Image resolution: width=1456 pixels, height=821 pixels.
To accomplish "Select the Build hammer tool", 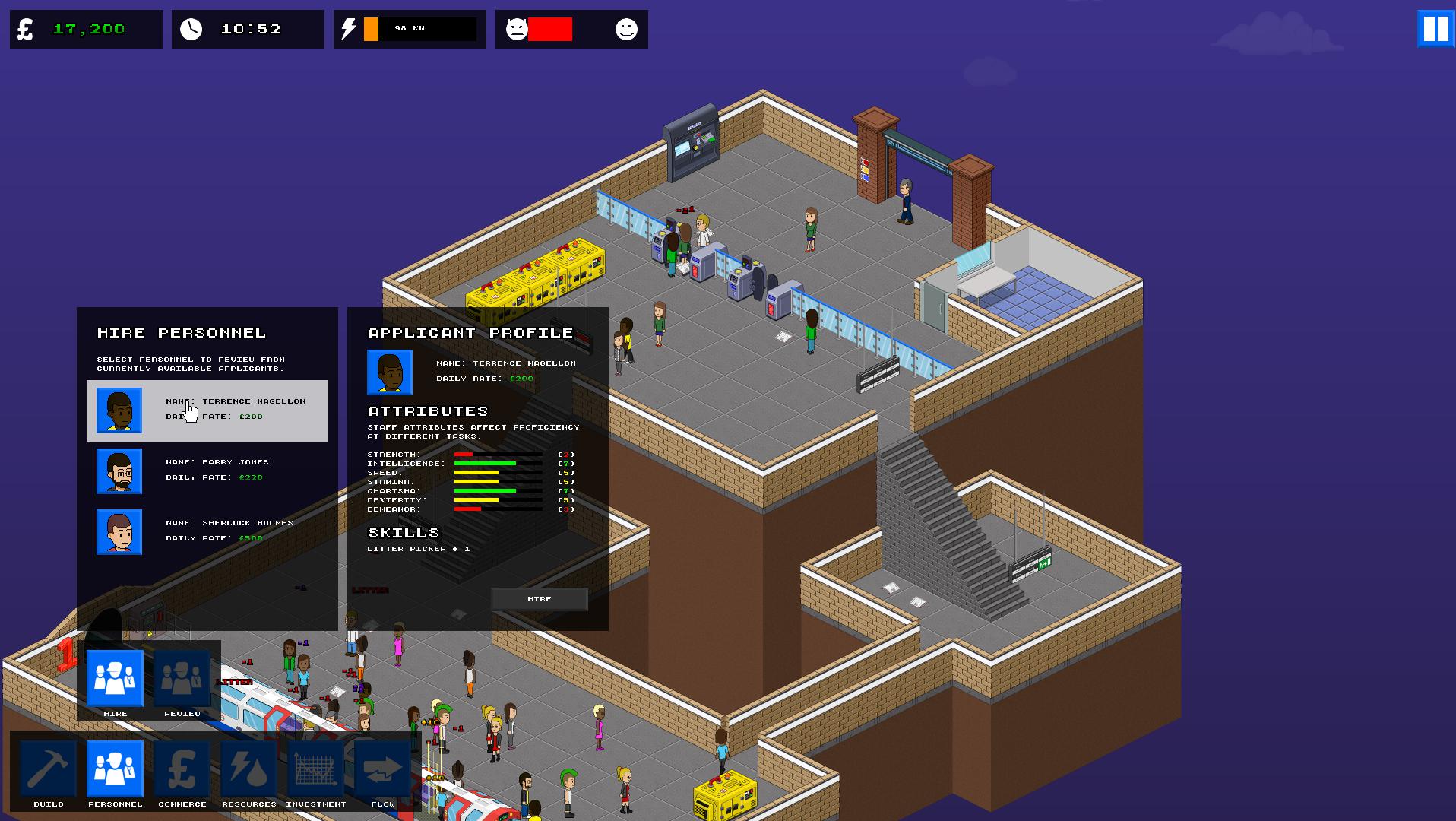I will click(x=48, y=772).
